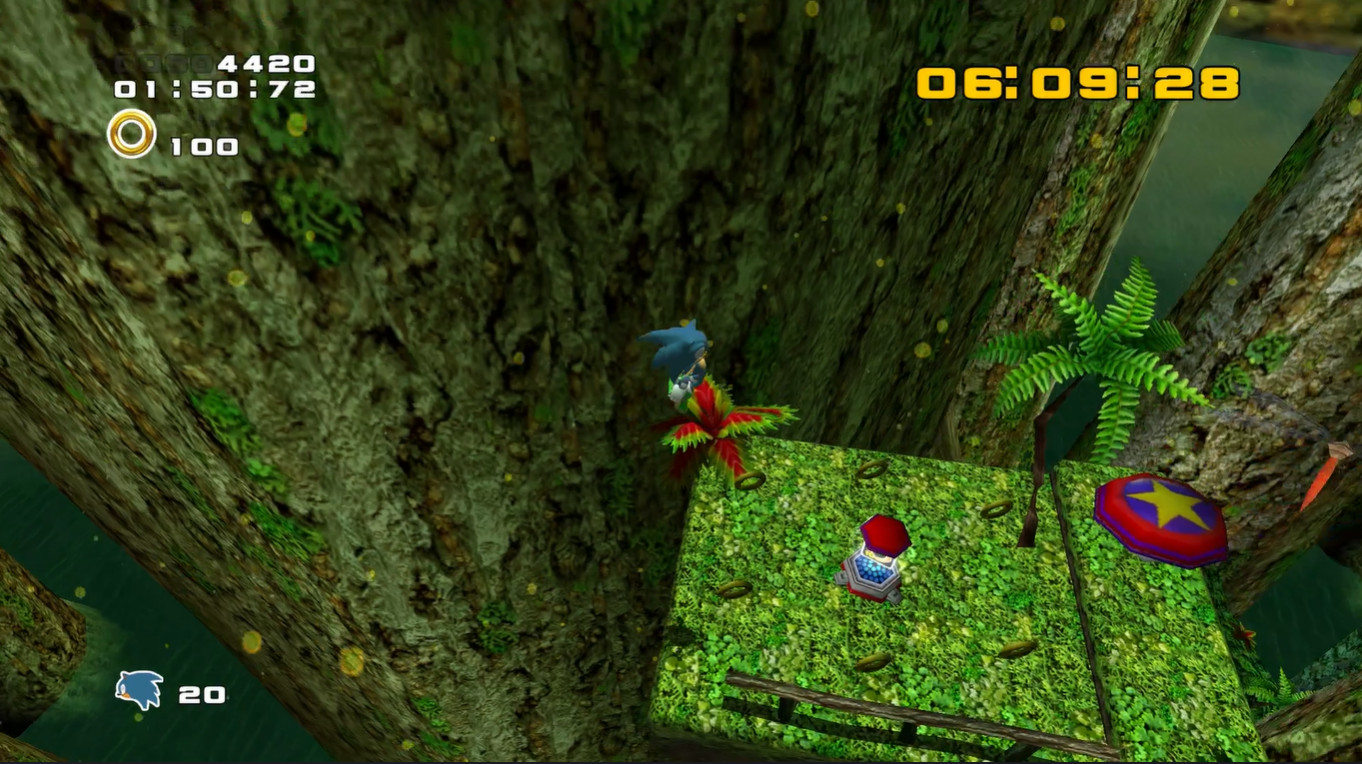Click Sonic standing on the red flower
The height and width of the screenshot is (764, 1362).
click(682, 356)
